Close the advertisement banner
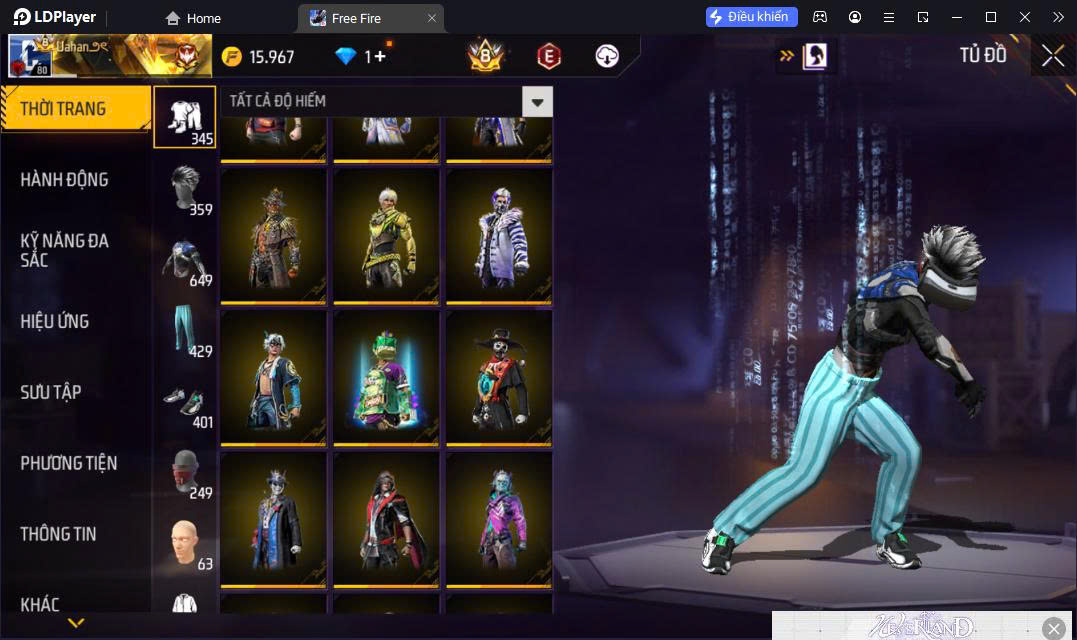The height and width of the screenshot is (640, 1077). tap(1054, 628)
